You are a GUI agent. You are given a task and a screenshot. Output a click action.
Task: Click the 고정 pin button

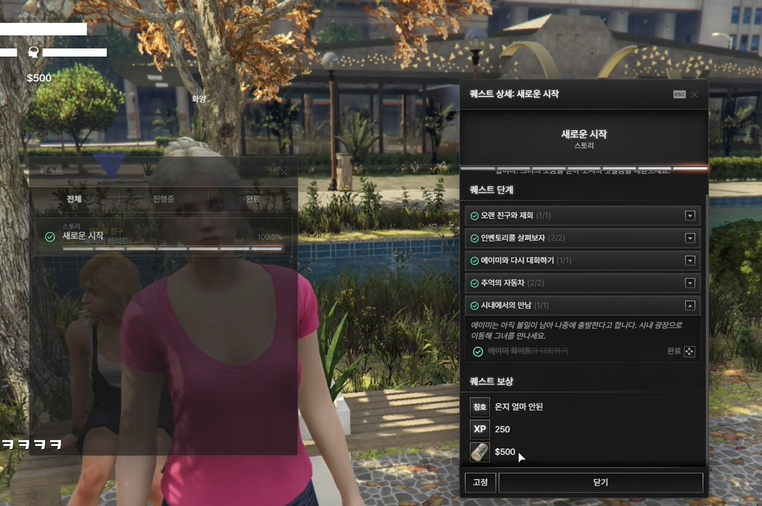click(480, 482)
